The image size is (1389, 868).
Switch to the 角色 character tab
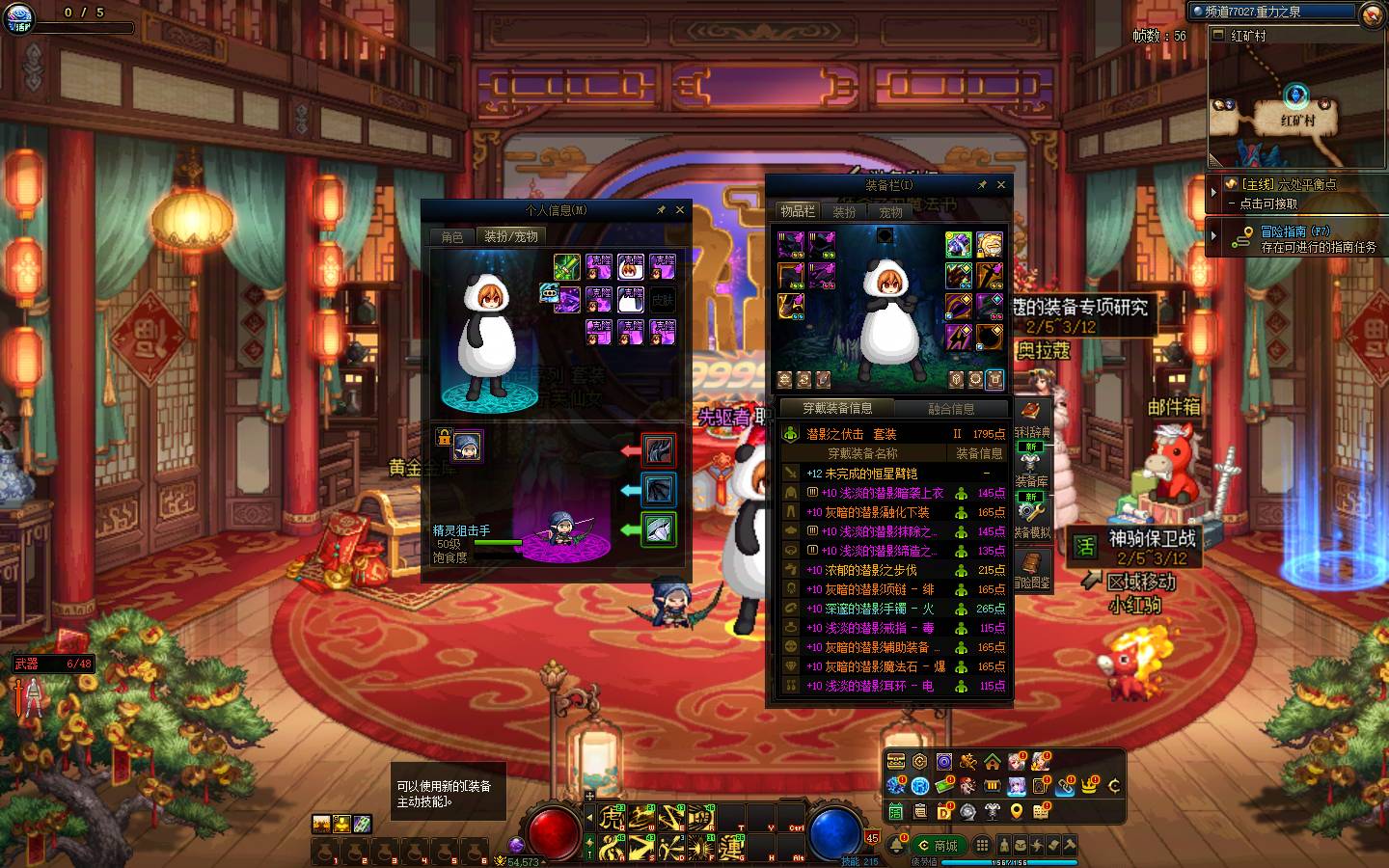click(452, 237)
